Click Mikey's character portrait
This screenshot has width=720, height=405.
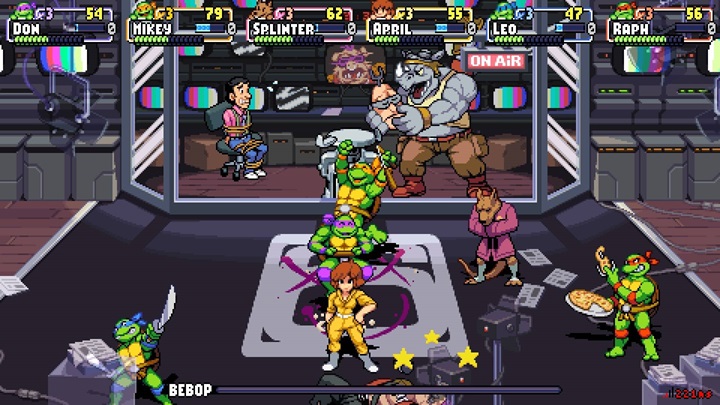pos(143,12)
